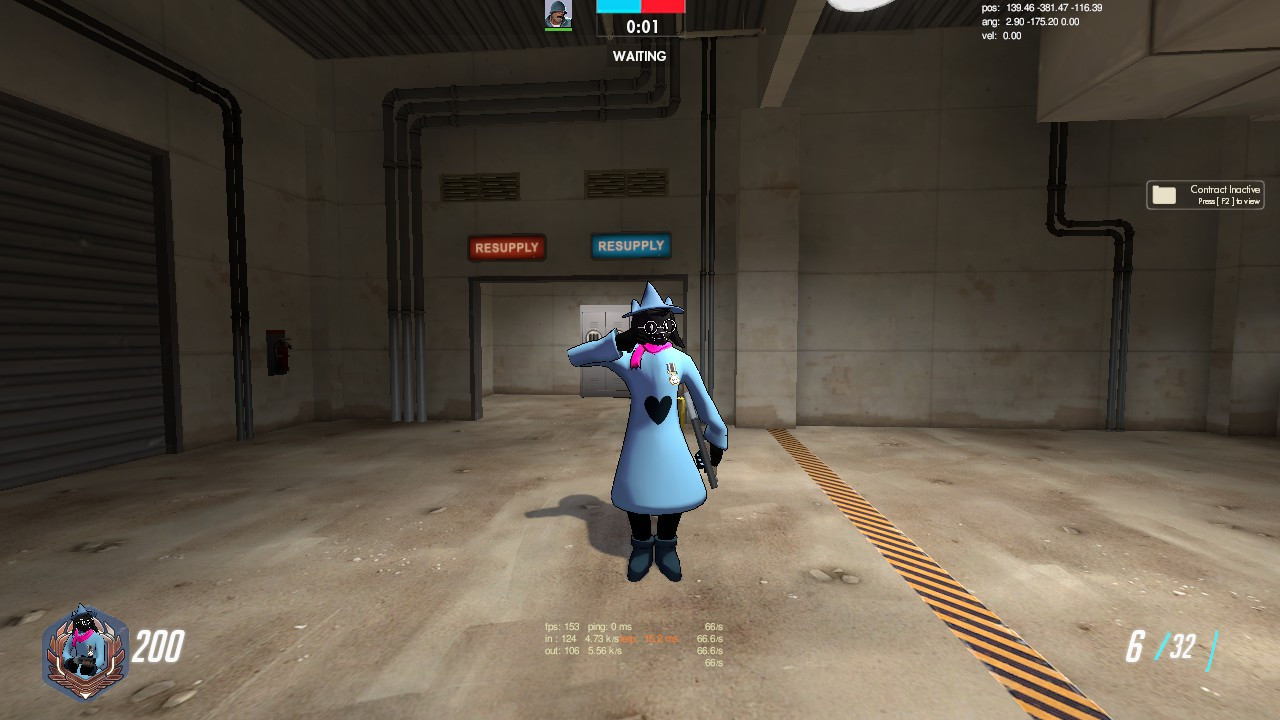Select the WAITING status label
1280x720 pixels.
click(x=641, y=56)
